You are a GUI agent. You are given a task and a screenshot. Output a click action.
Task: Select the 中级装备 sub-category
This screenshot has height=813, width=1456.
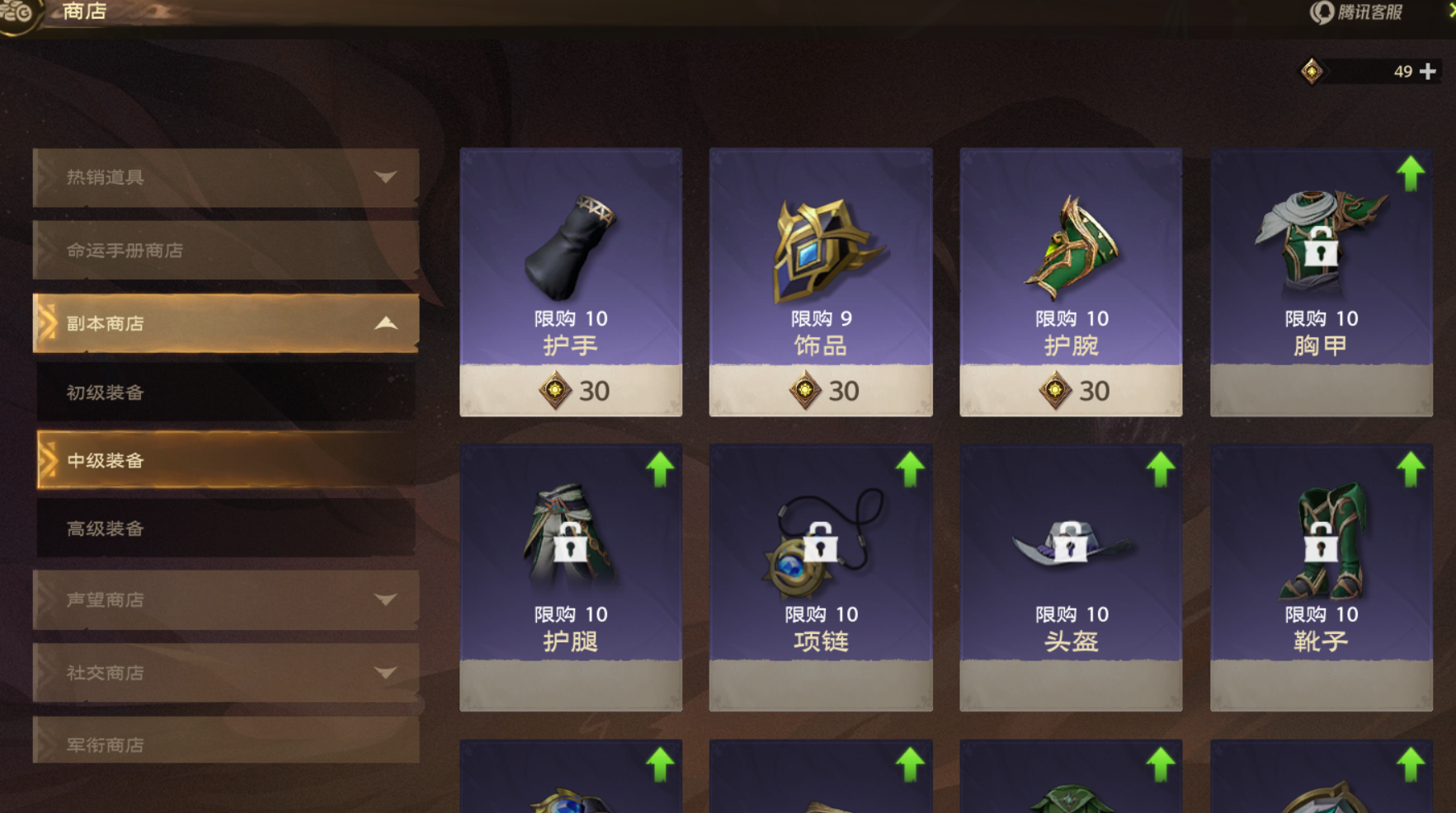[x=225, y=460]
